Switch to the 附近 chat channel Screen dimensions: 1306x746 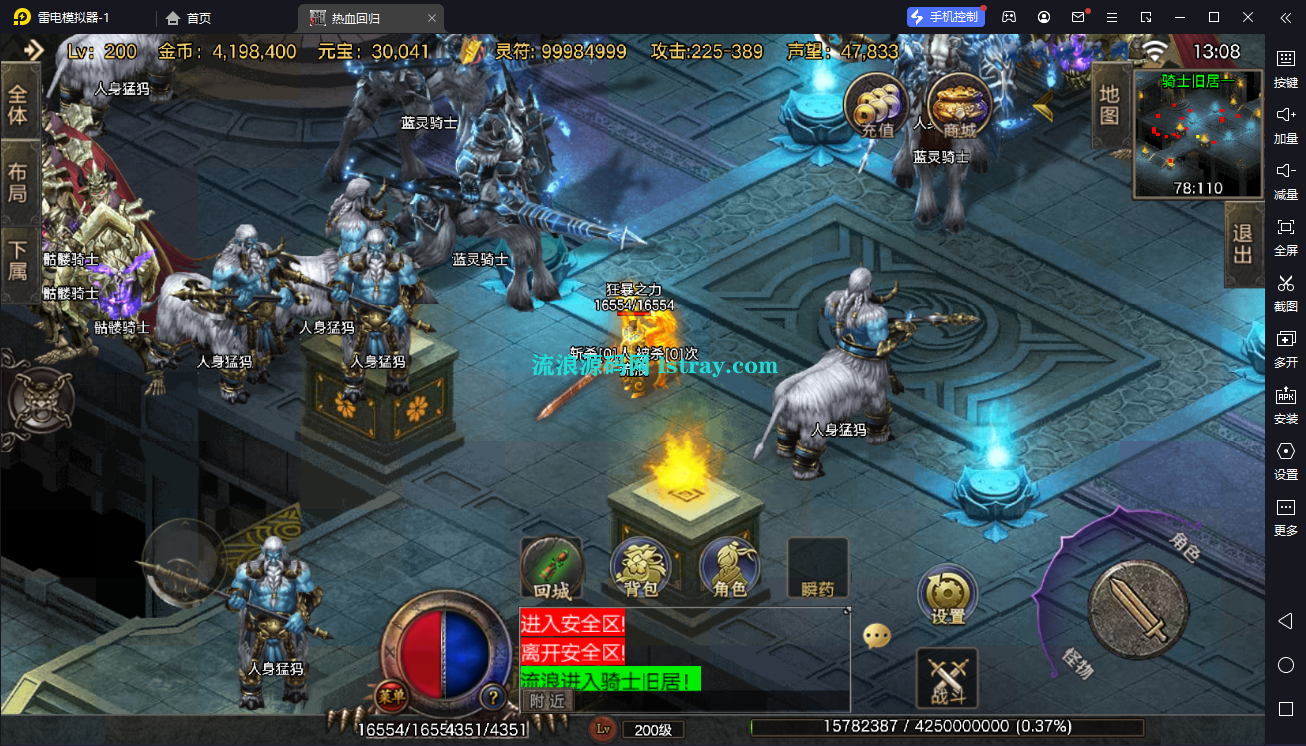pyautogui.click(x=547, y=701)
